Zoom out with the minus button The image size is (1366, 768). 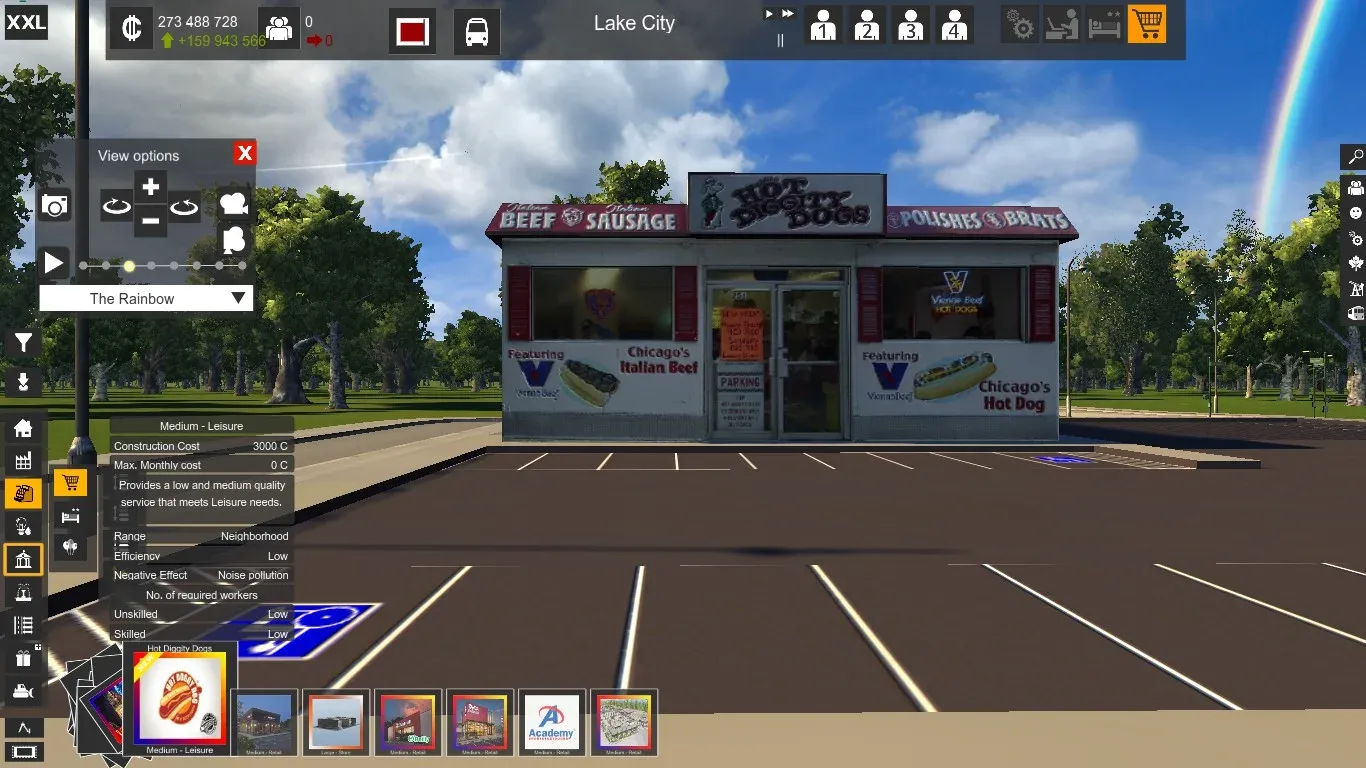pos(150,220)
